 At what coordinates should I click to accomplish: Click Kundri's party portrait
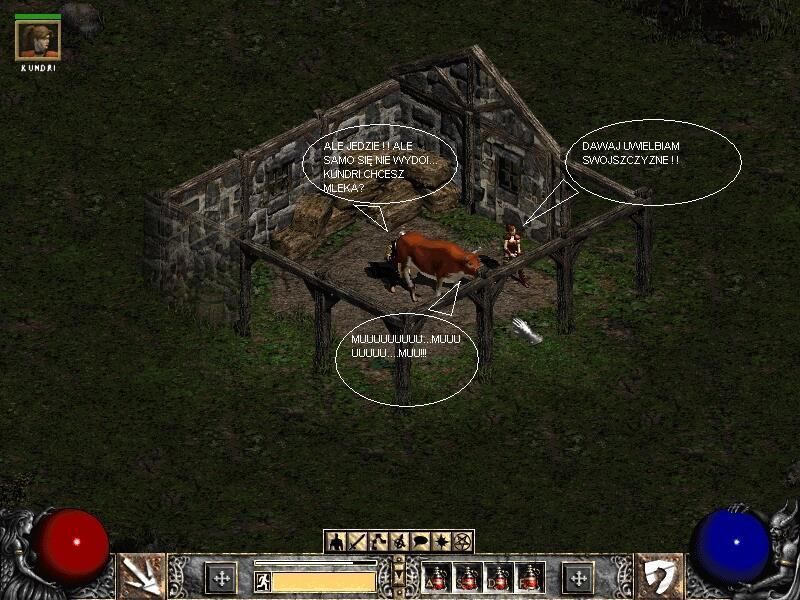[38, 40]
